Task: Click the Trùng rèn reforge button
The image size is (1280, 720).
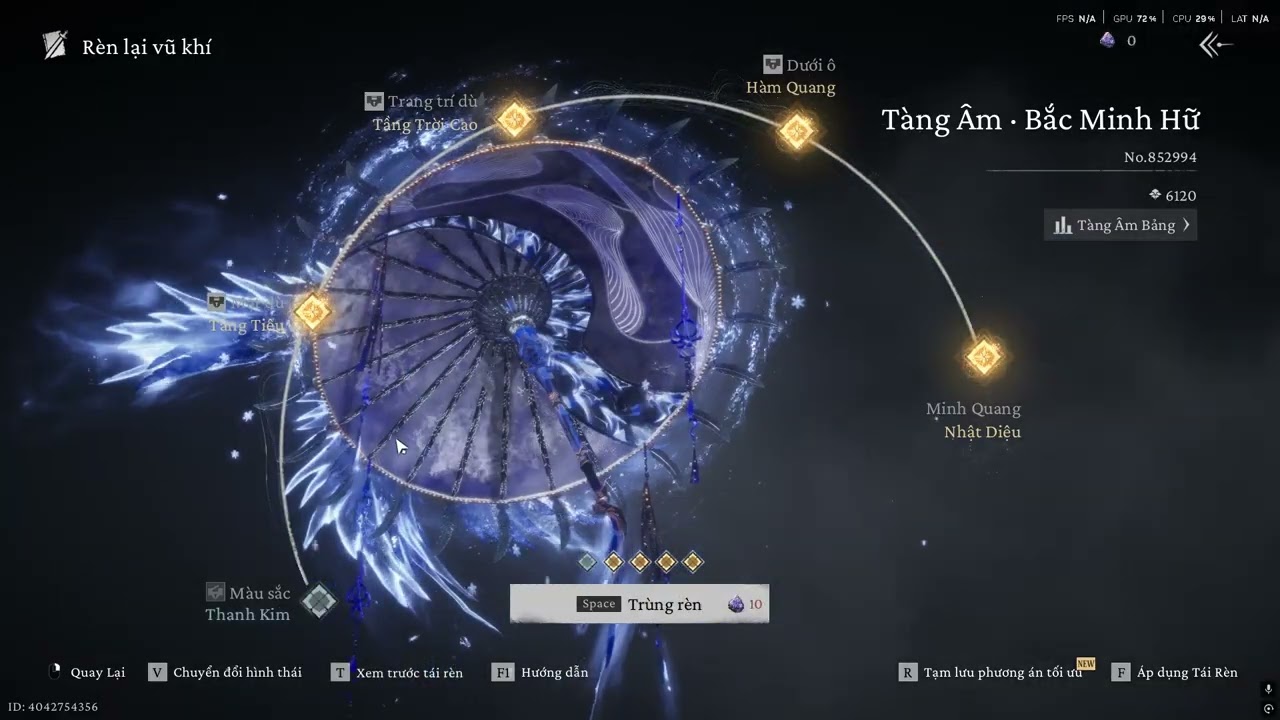Action: click(640, 604)
